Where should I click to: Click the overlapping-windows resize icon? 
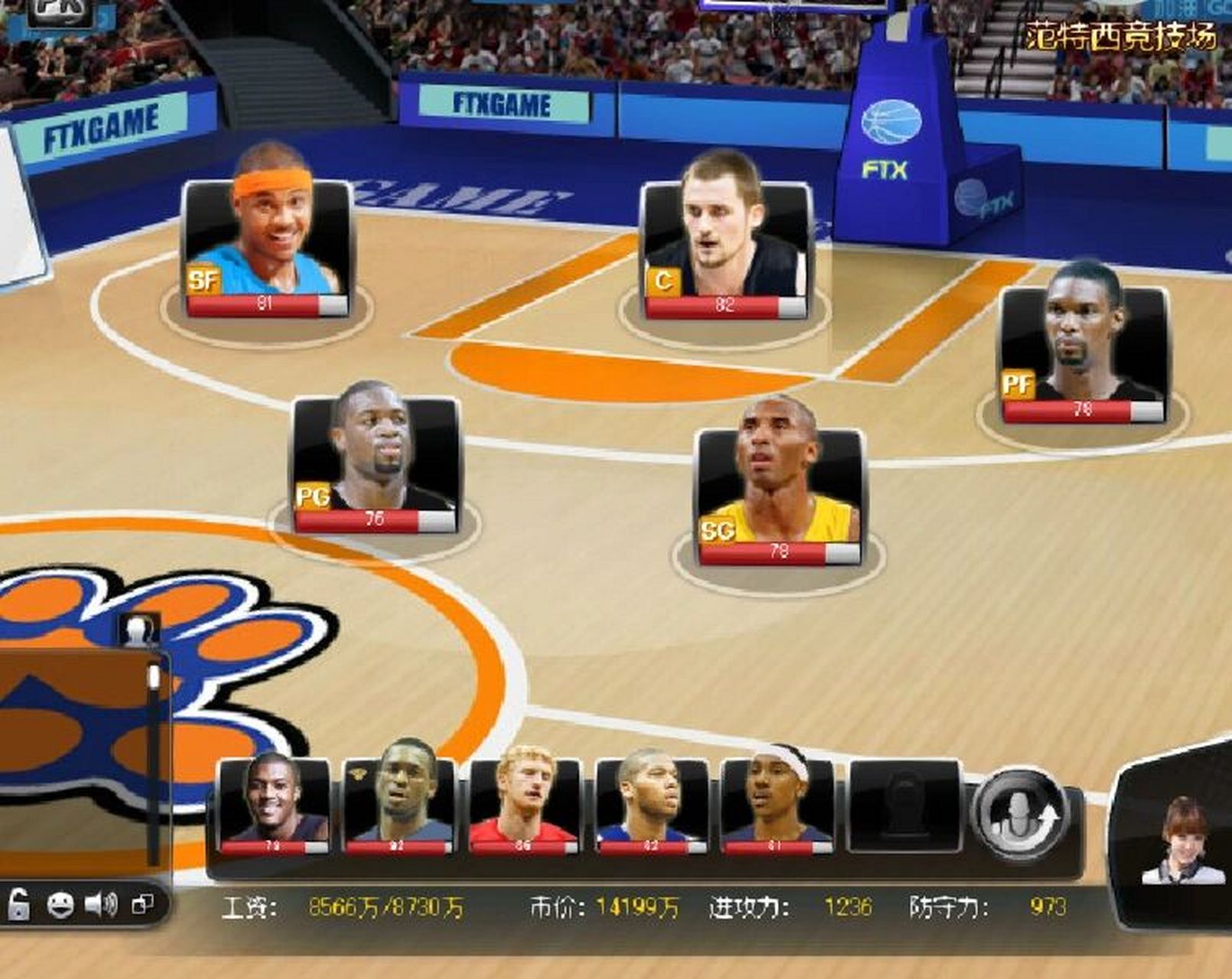(x=143, y=906)
